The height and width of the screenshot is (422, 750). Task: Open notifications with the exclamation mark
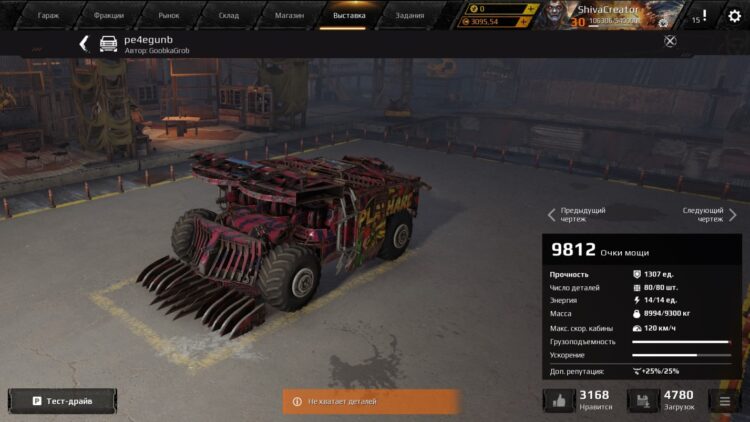point(704,16)
